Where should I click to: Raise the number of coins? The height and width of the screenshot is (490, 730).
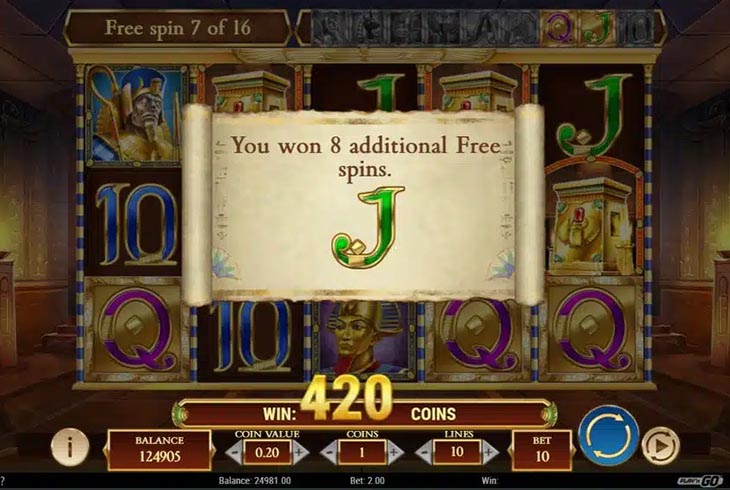click(x=393, y=452)
